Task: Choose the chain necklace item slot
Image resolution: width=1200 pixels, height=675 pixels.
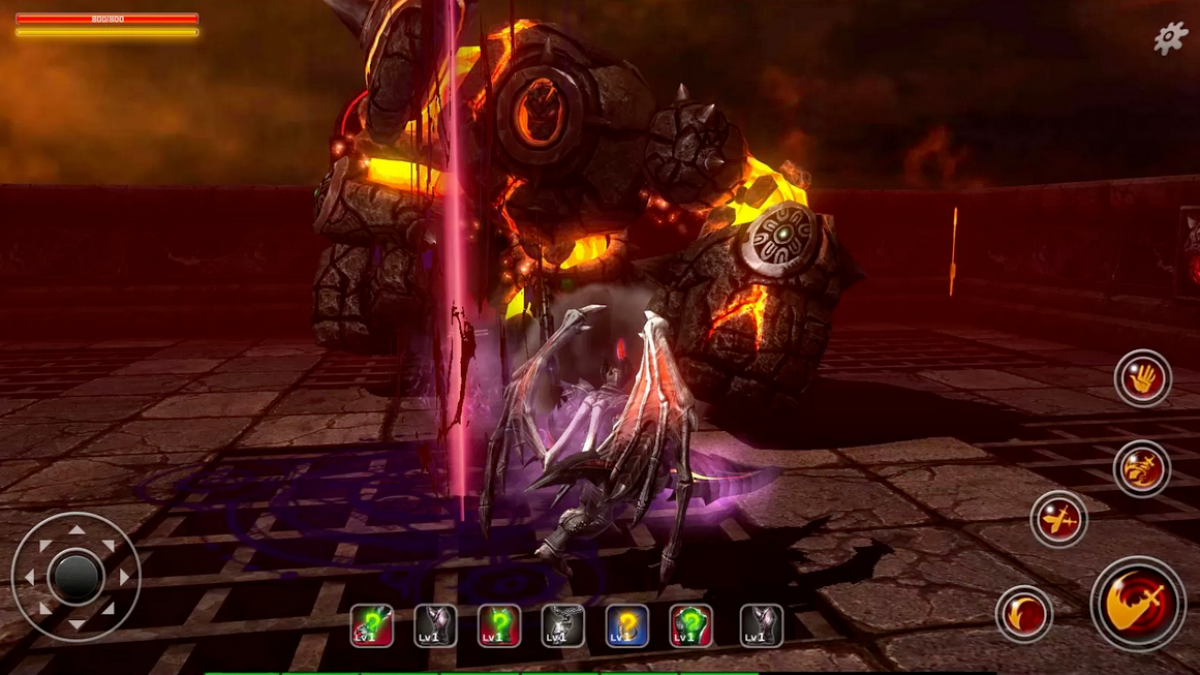Action: pos(562,625)
